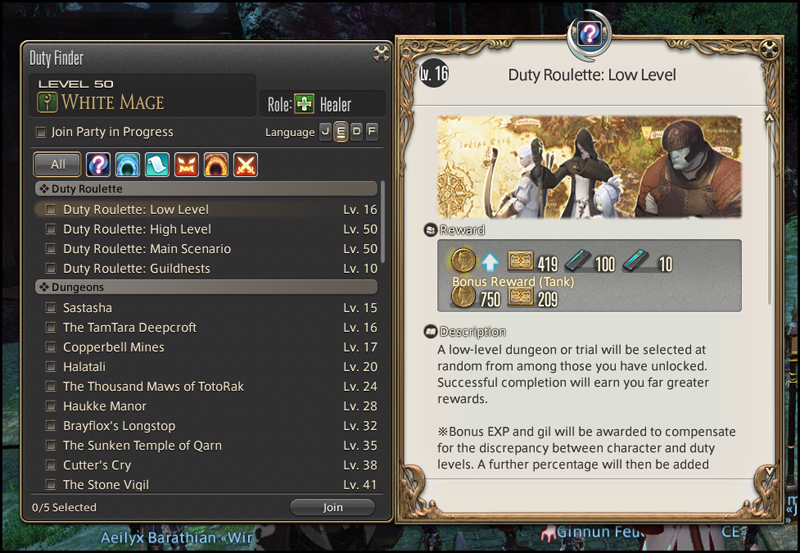Enable the French (F) language option
The height and width of the screenshot is (553, 800).
click(372, 132)
